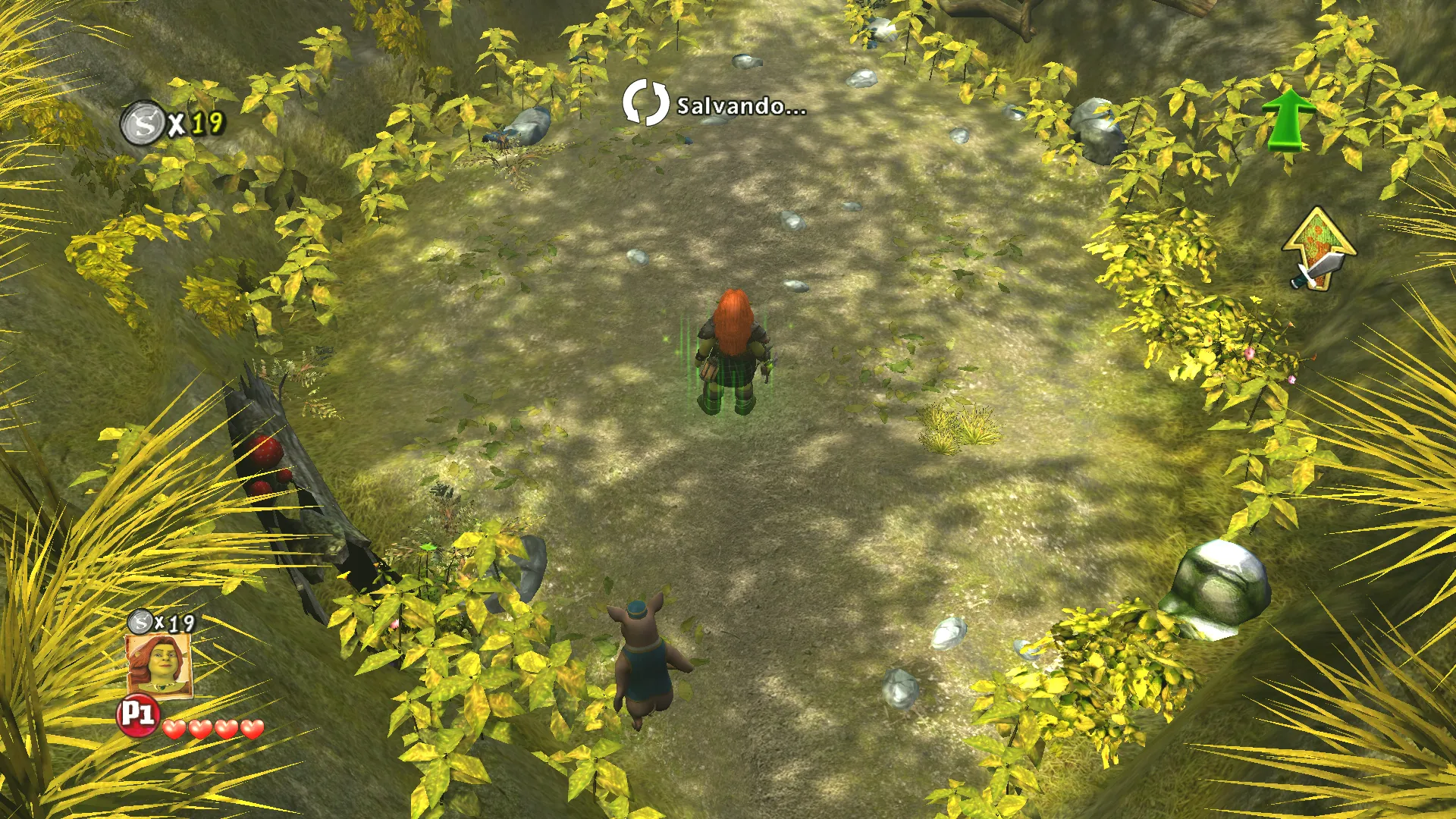Click the silver coin icon beside the yellow 19
The width and height of the screenshot is (1456, 819).
click(x=143, y=124)
